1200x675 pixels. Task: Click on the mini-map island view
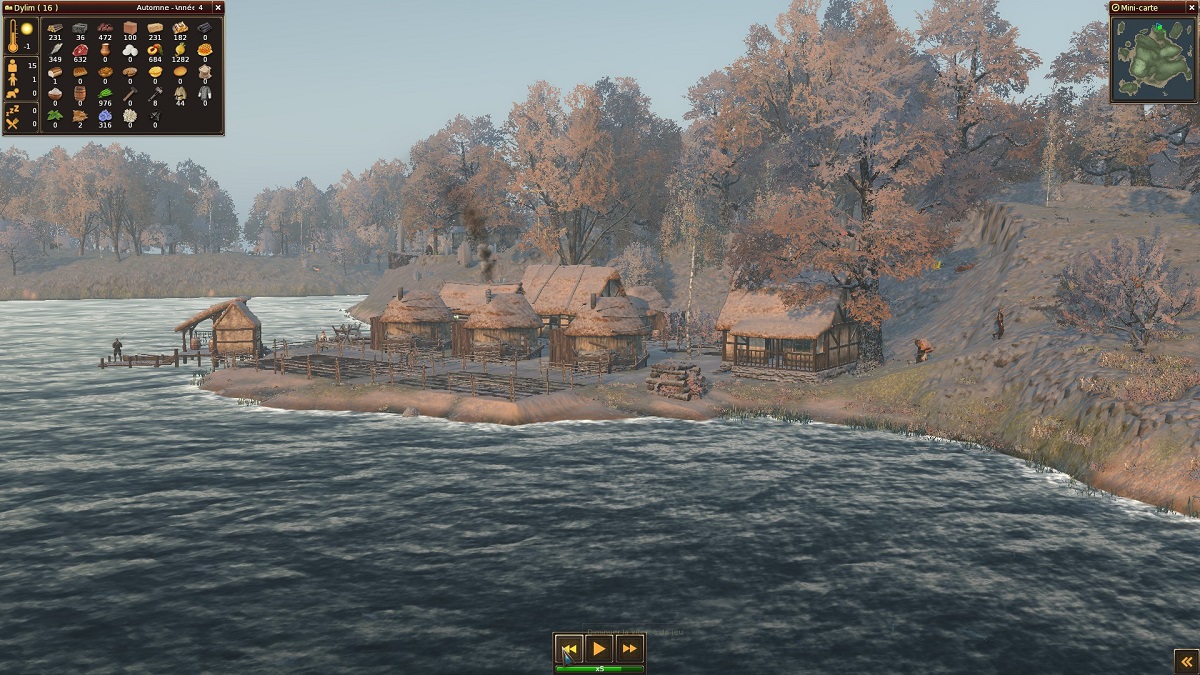point(1153,58)
